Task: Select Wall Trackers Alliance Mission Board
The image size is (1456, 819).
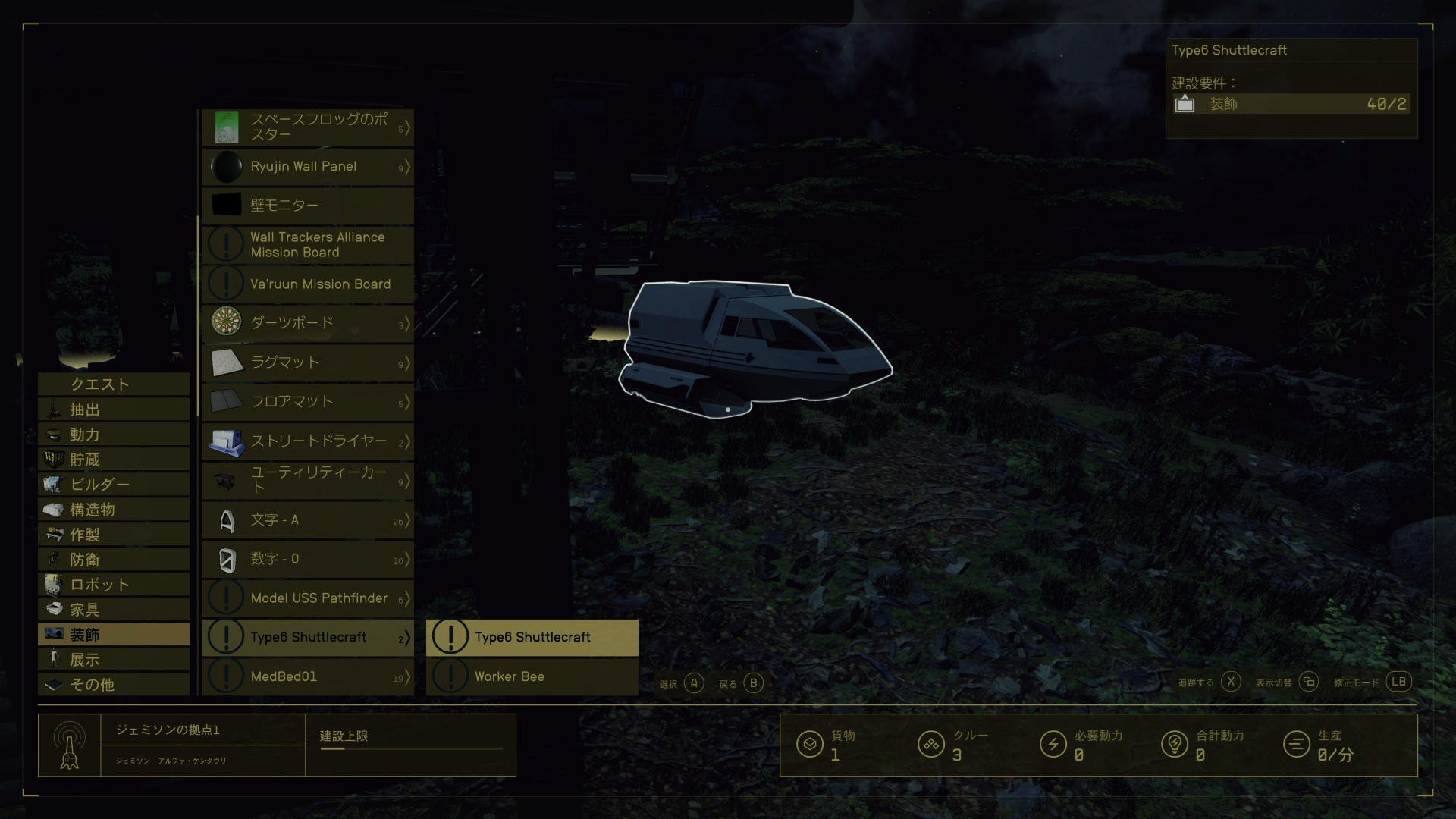Action: [x=308, y=245]
